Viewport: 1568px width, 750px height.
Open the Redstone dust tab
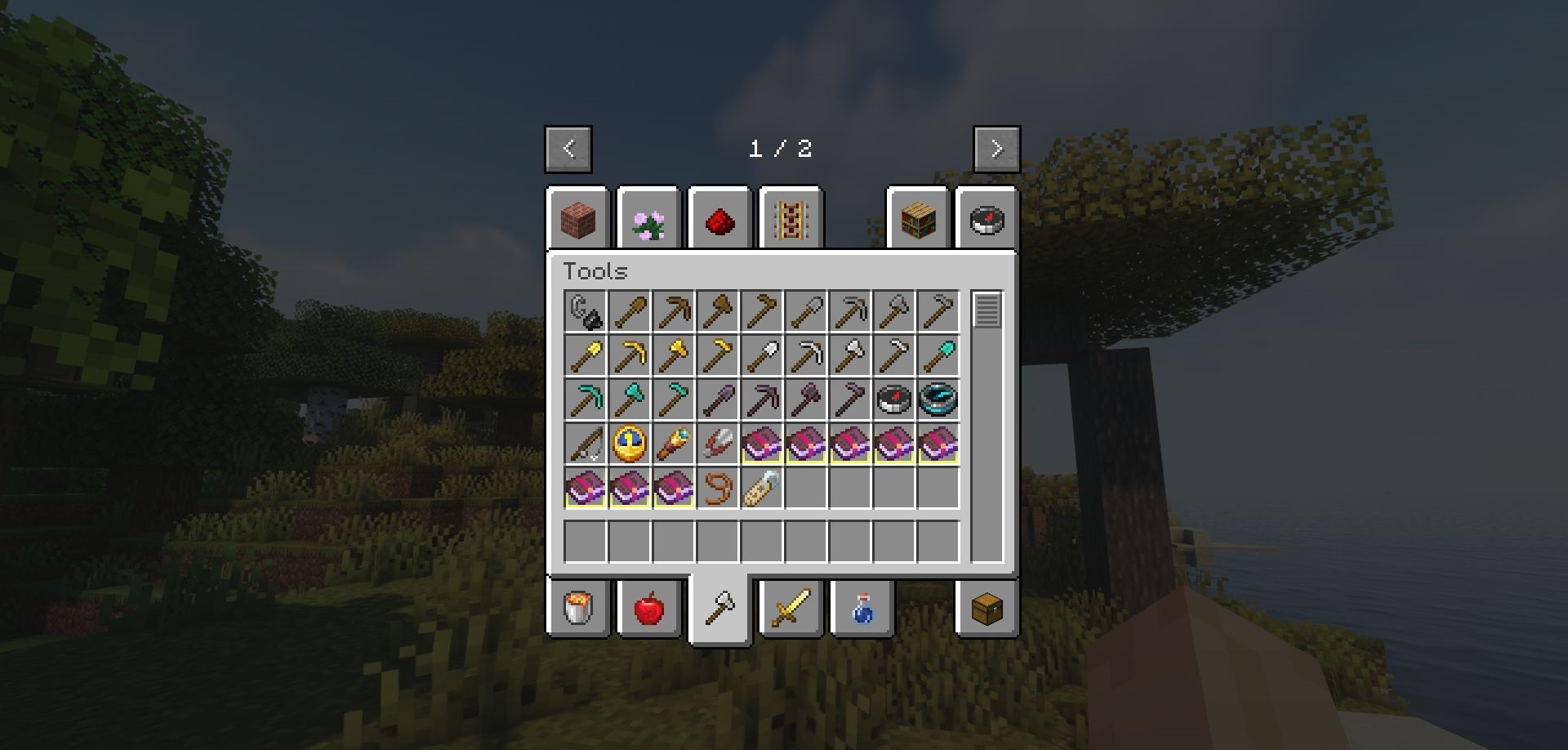[719, 219]
